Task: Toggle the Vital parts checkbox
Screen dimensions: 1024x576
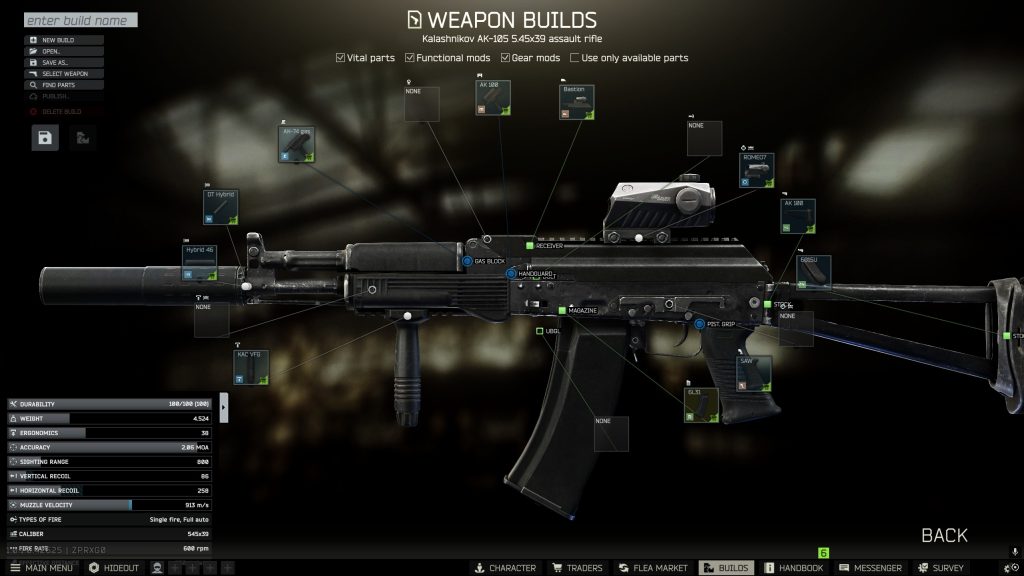Action: pyautogui.click(x=341, y=58)
